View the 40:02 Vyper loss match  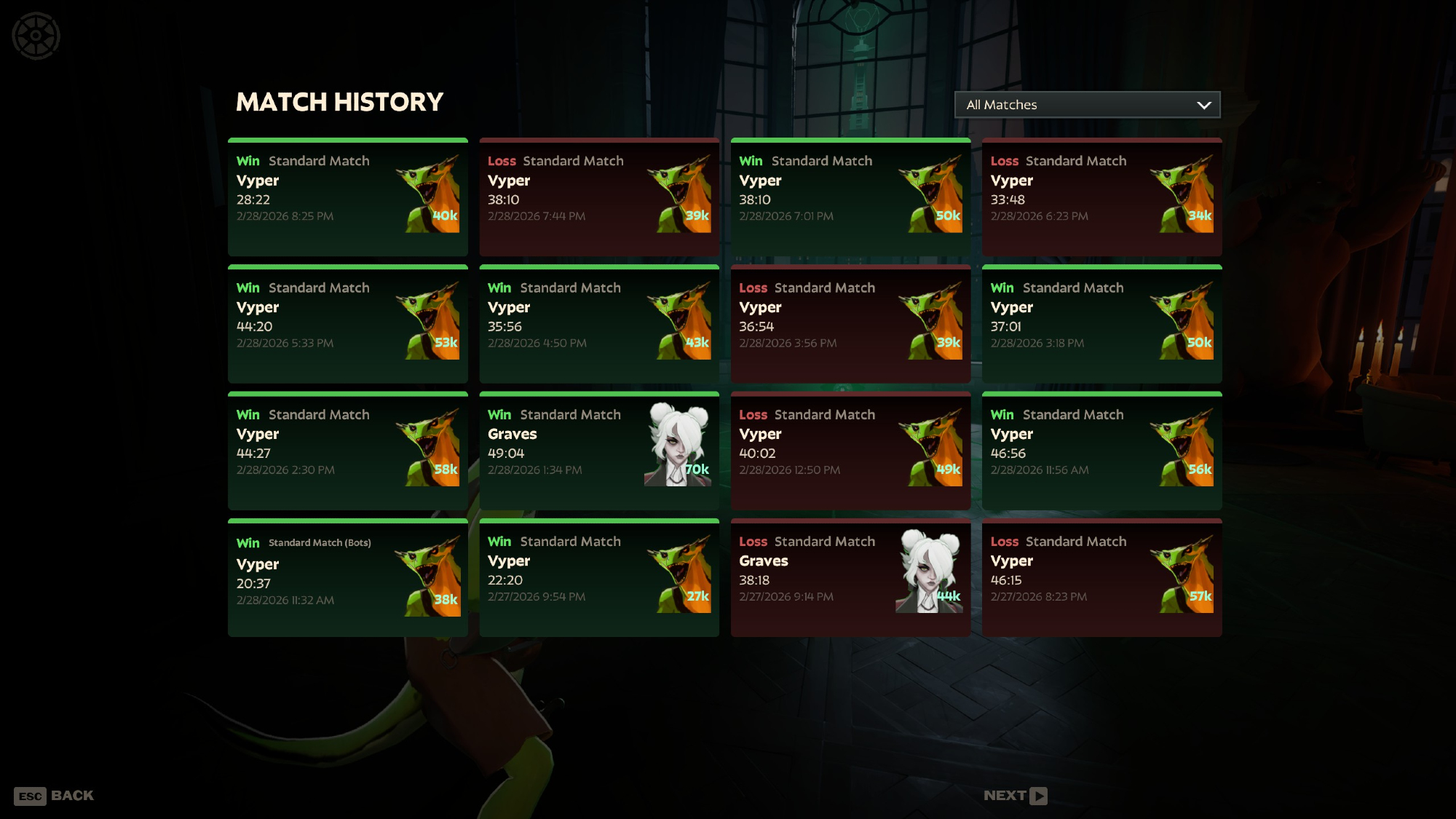pos(850,451)
